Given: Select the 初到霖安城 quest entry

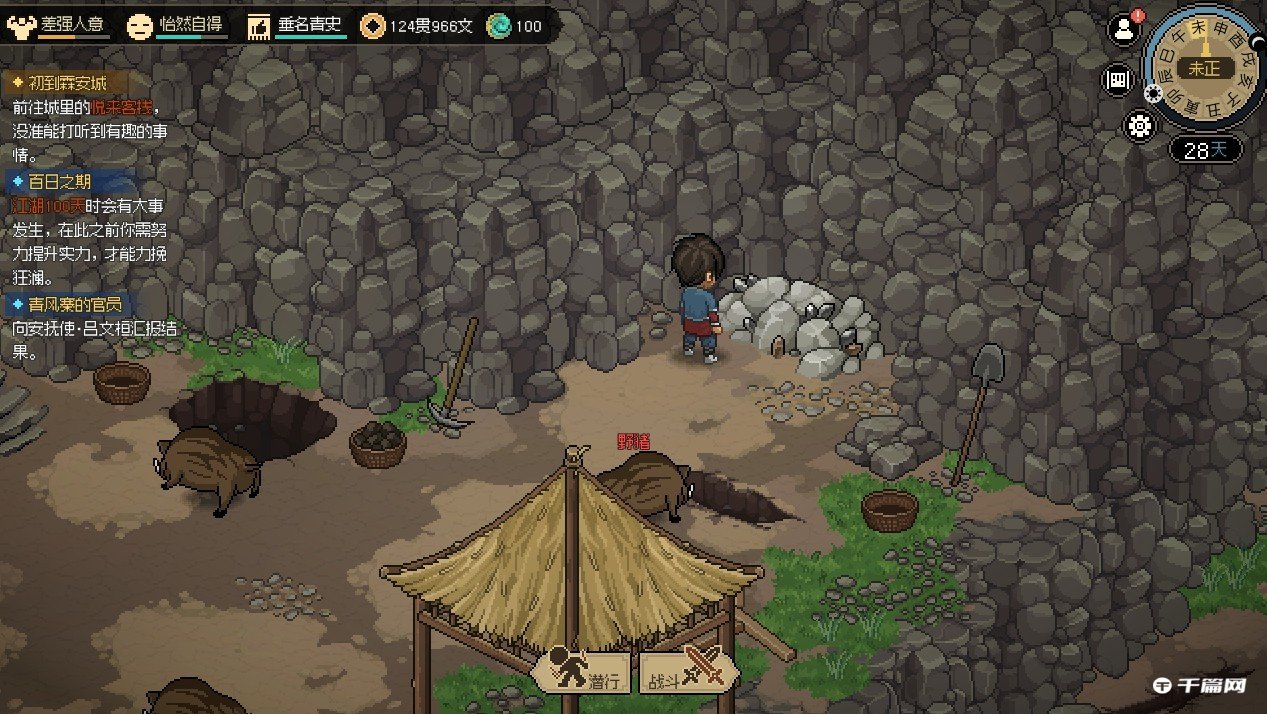Looking at the screenshot, I should (x=66, y=83).
